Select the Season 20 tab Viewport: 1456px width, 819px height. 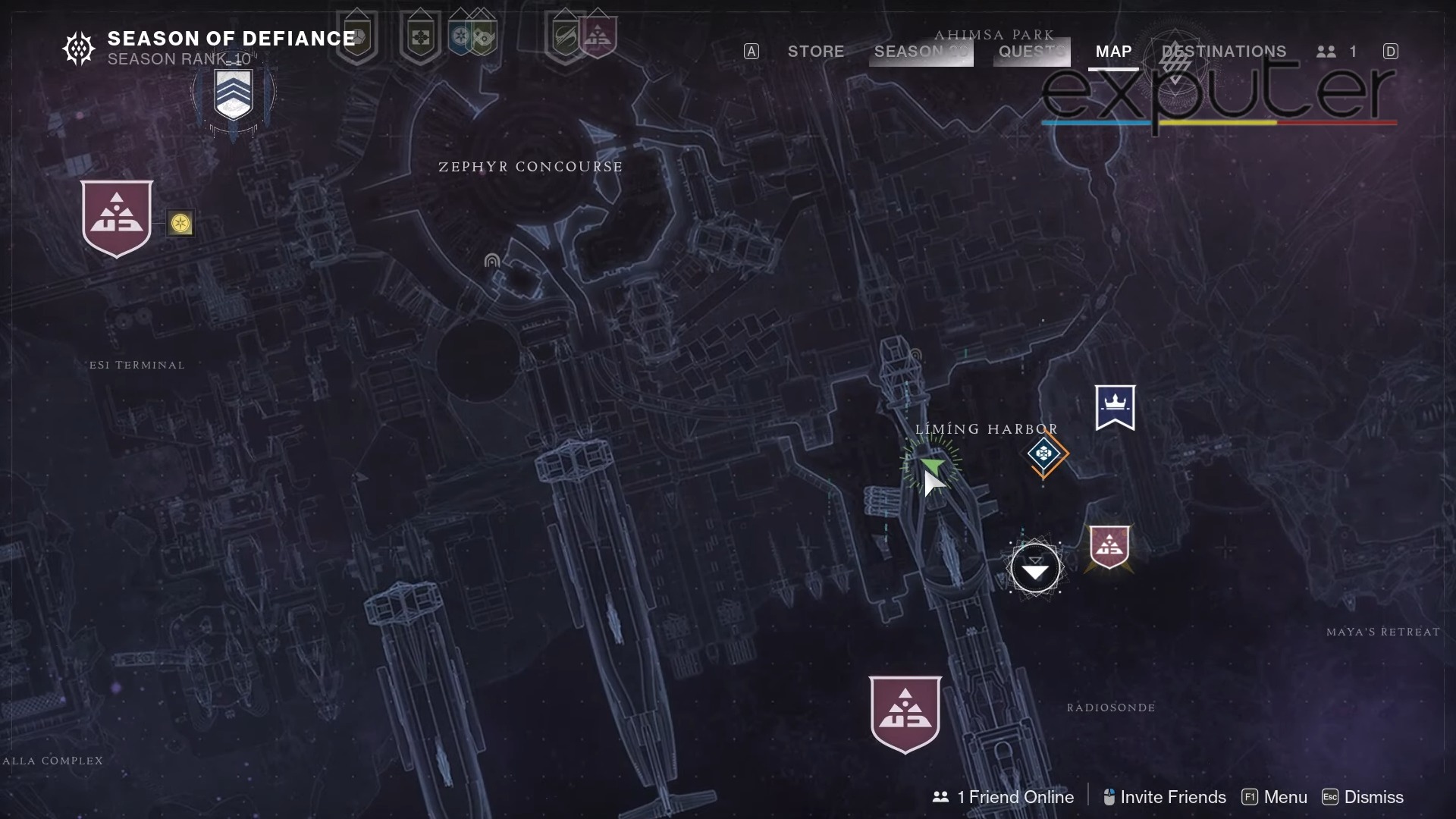point(920,52)
